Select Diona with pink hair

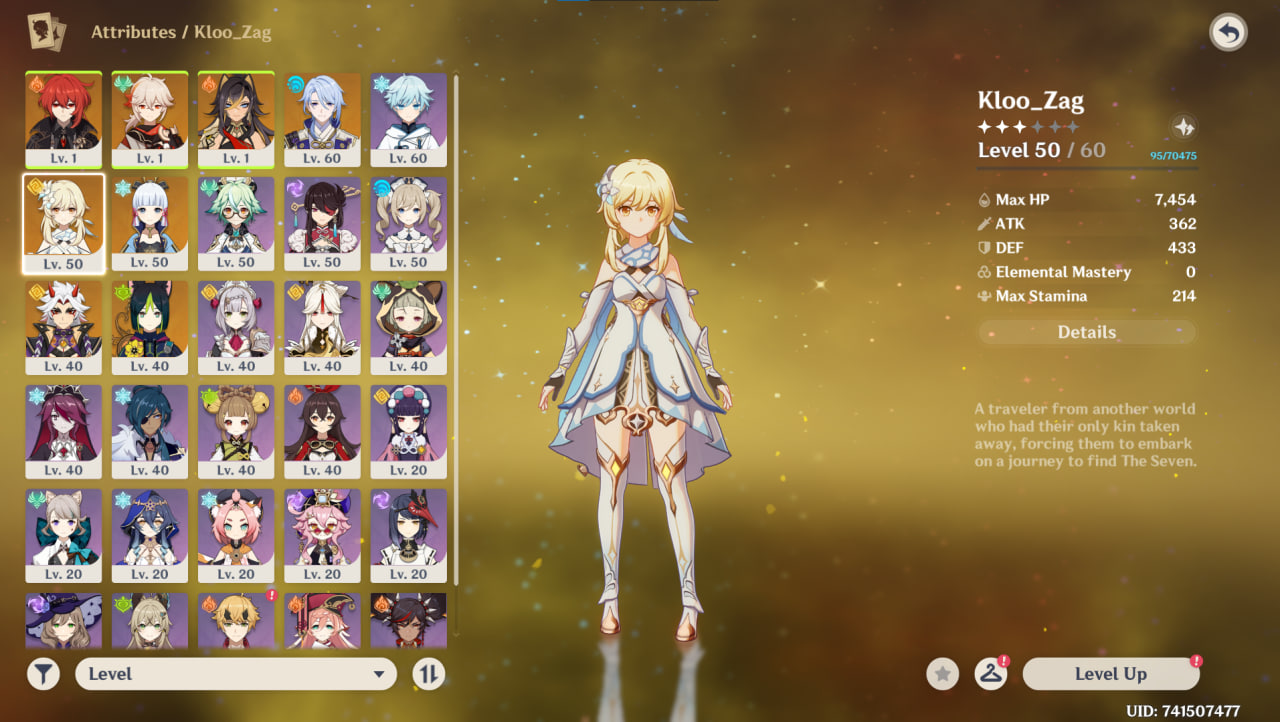[x=235, y=534]
